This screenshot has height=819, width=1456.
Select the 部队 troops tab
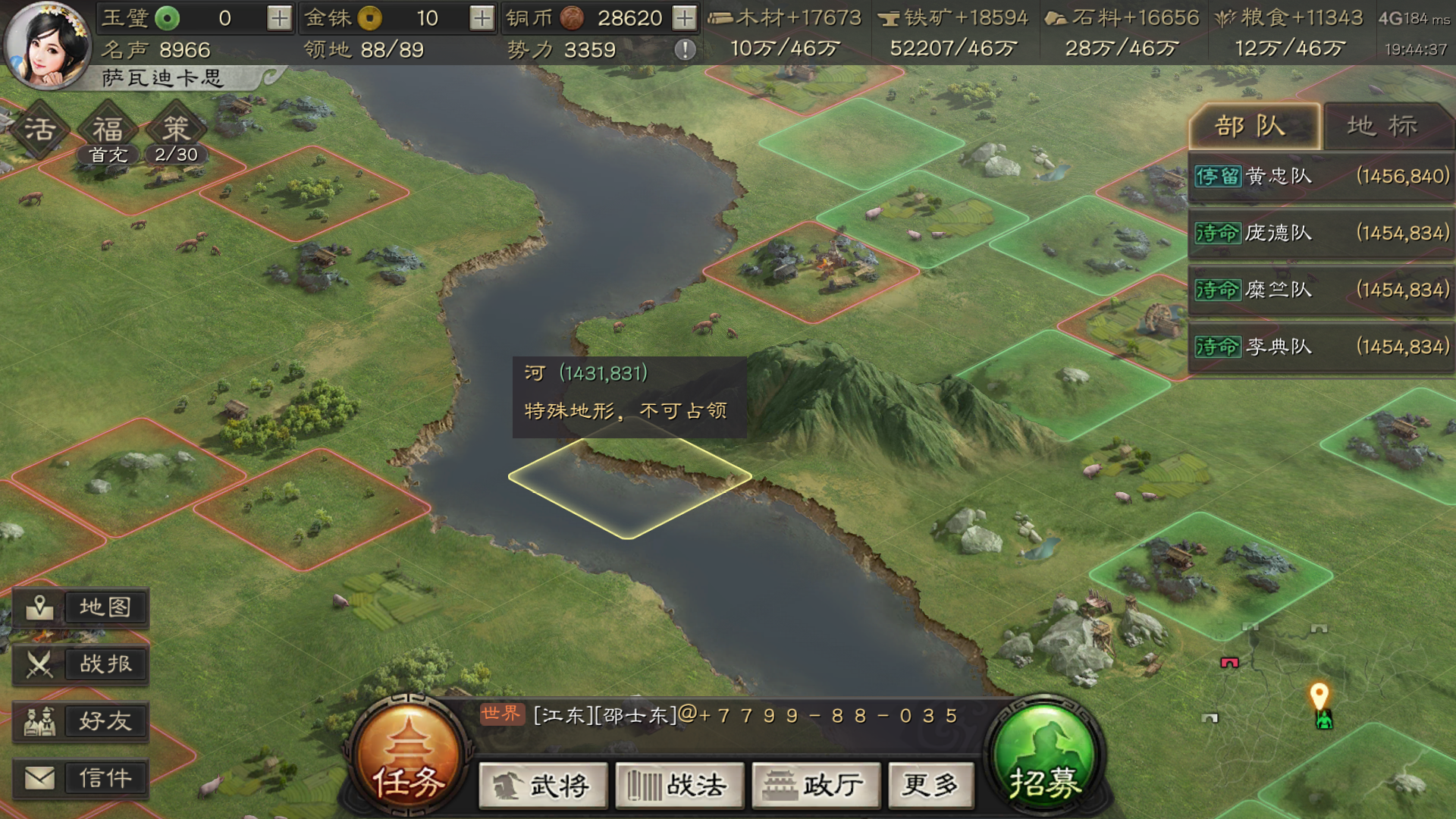coord(1255,126)
